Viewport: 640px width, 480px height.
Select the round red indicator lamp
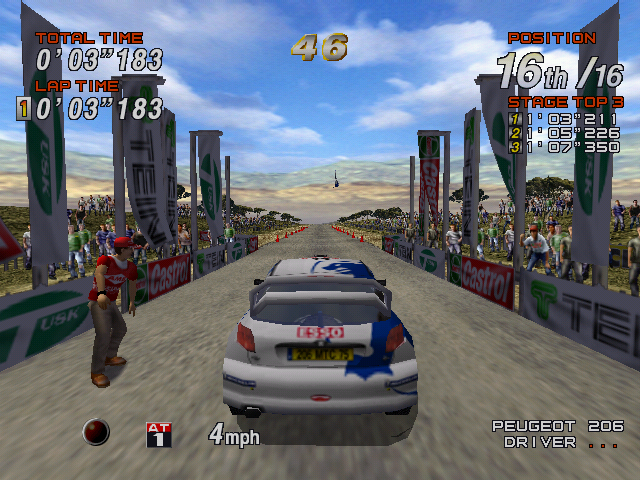(97, 432)
